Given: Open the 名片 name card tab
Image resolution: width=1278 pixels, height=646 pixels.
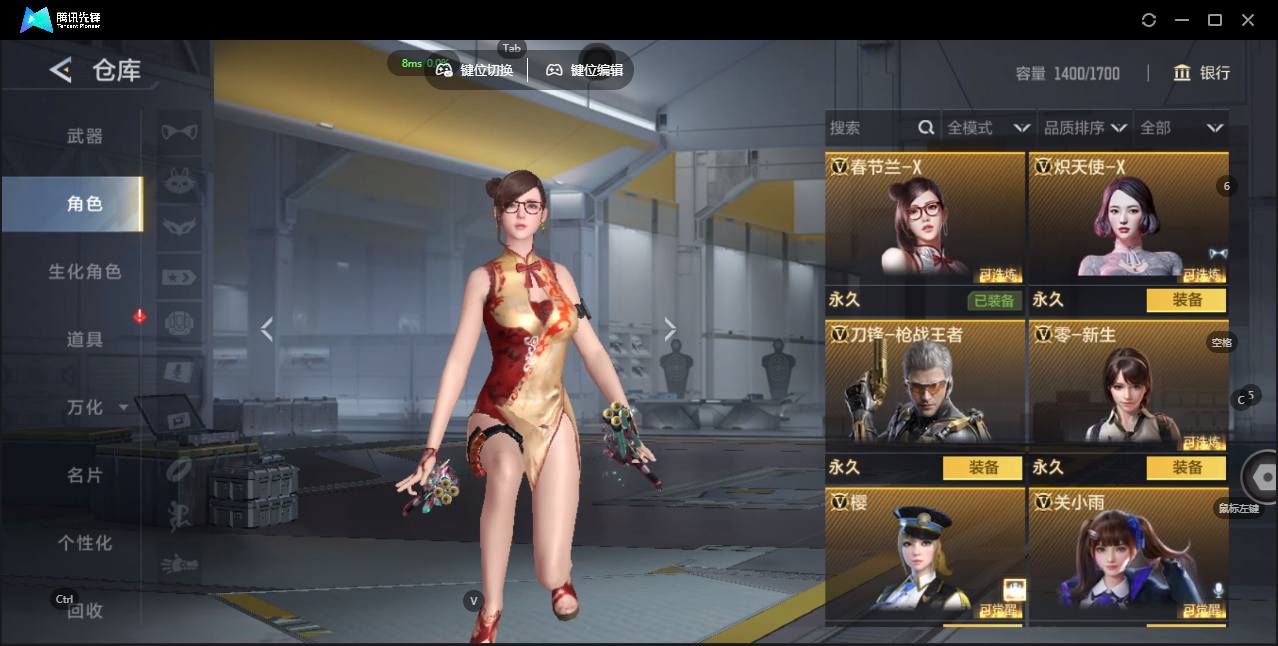Looking at the screenshot, I should click(x=85, y=475).
